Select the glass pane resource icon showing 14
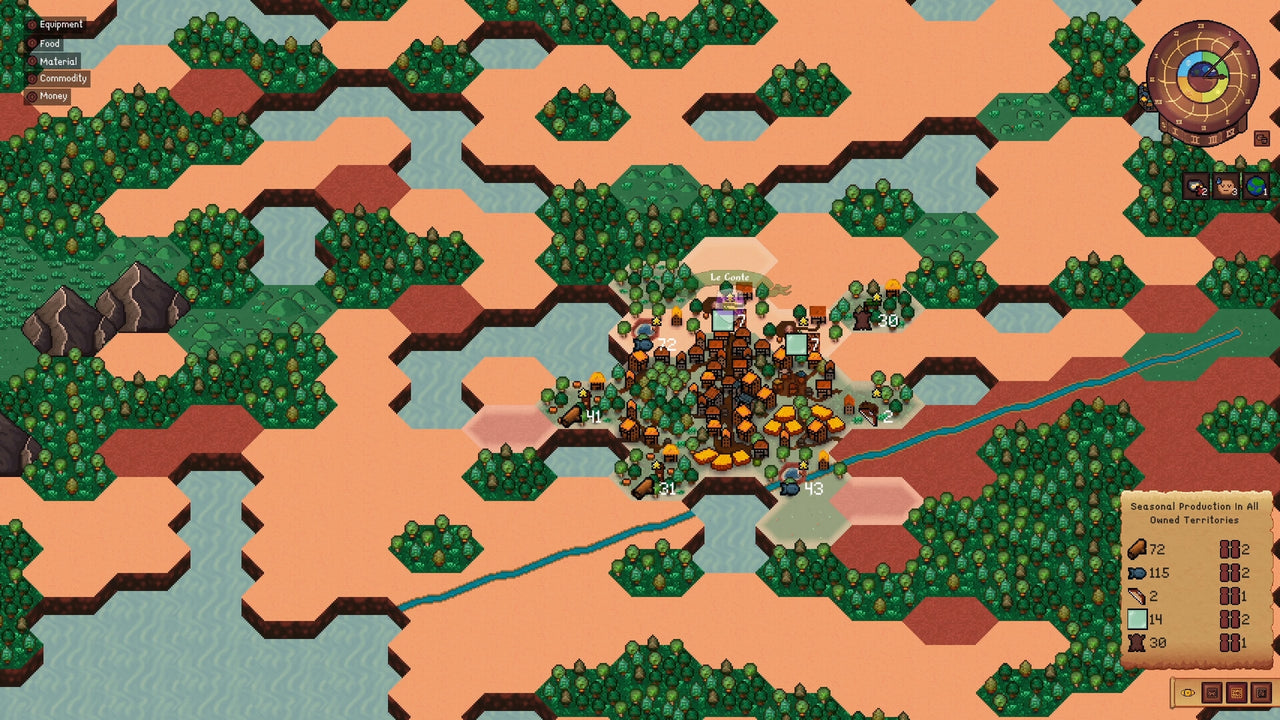Screen dimensions: 1280x720 point(1139,619)
